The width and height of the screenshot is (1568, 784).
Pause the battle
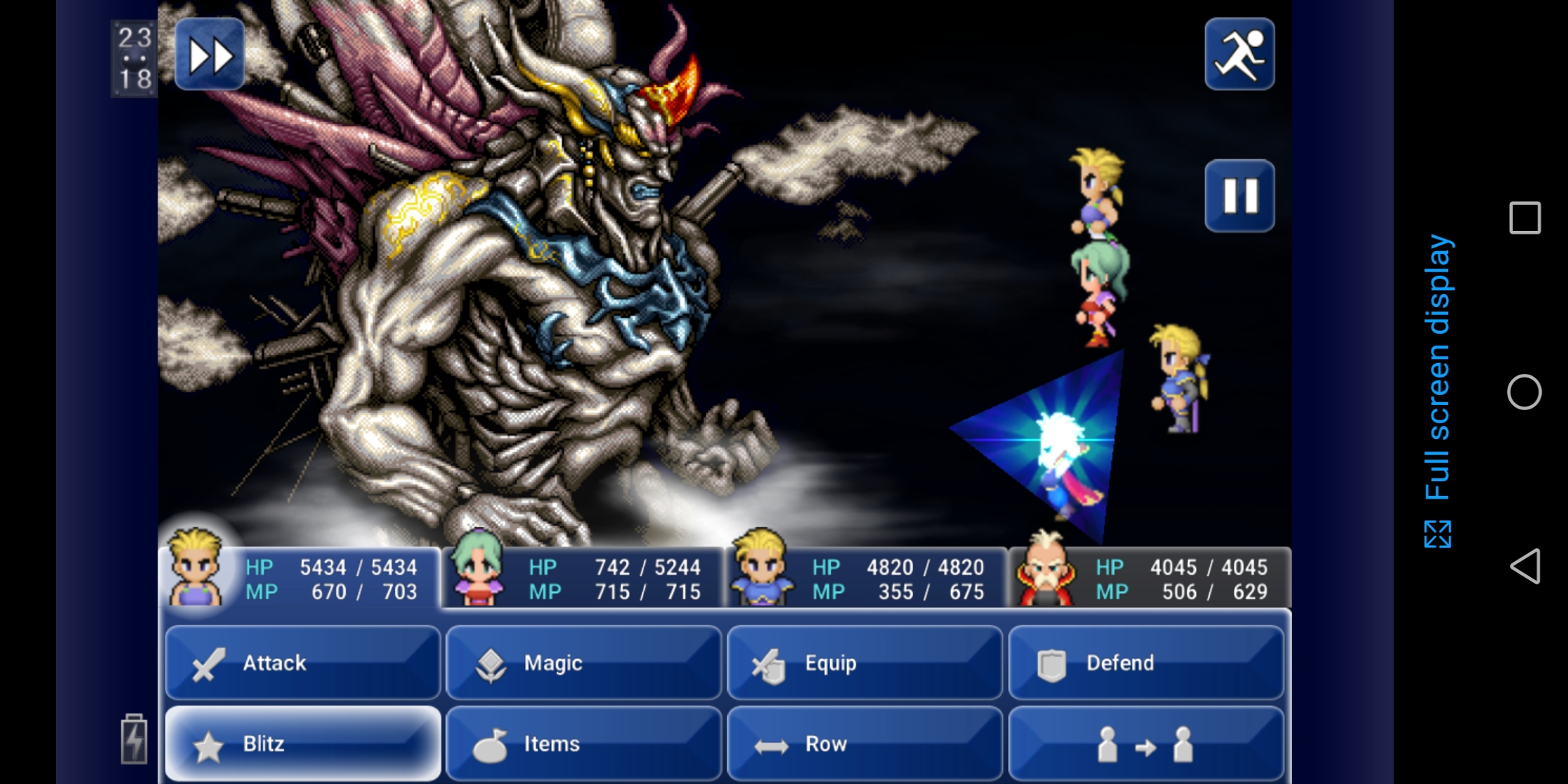[x=1239, y=196]
